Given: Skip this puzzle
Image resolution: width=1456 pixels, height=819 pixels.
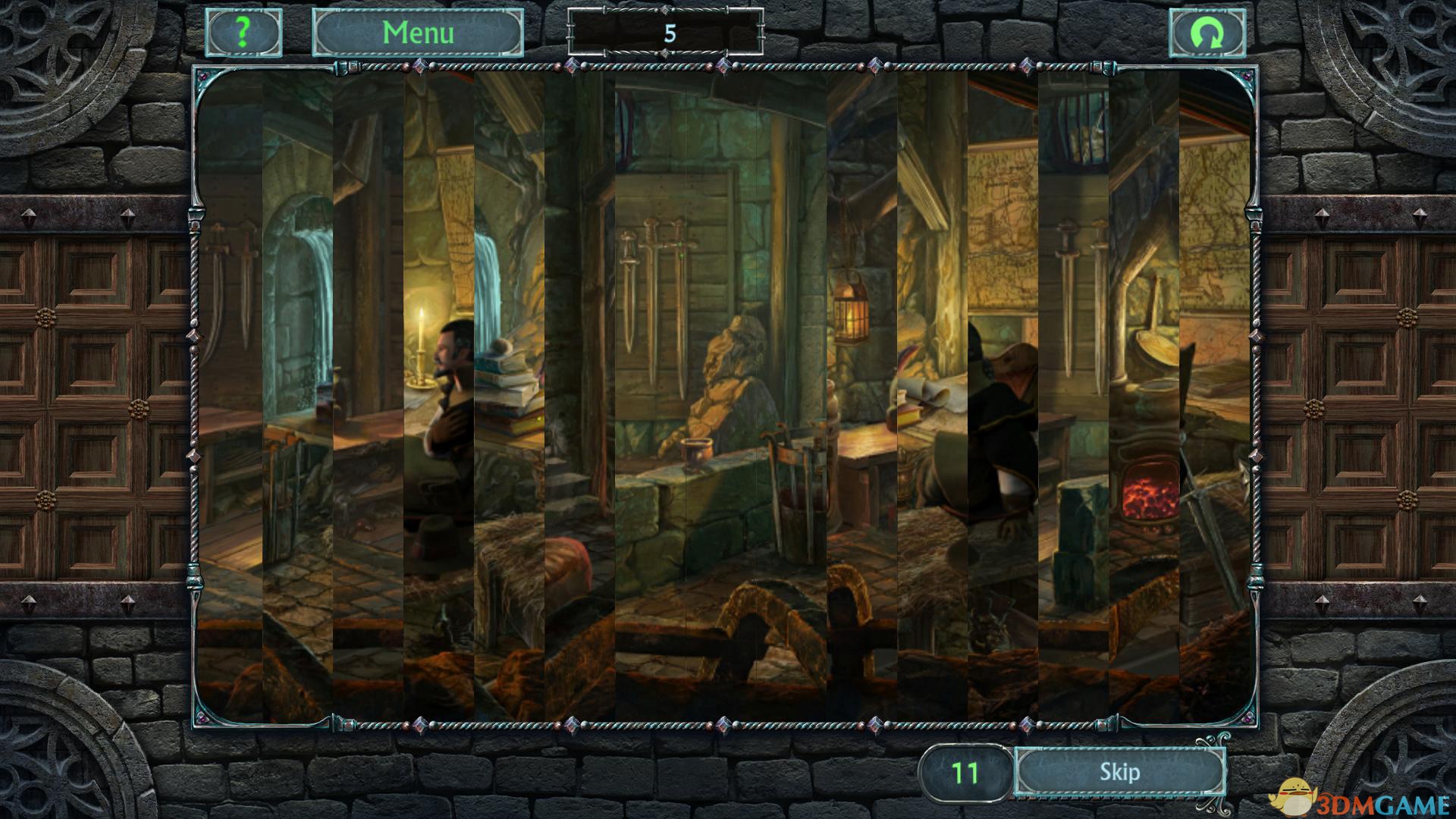Looking at the screenshot, I should pyautogui.click(x=1119, y=772).
